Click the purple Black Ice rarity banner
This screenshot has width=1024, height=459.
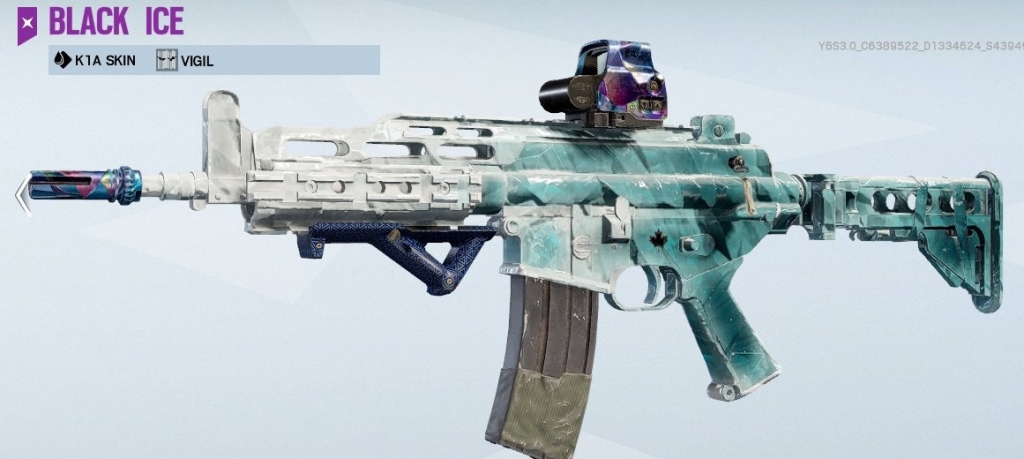27,24
